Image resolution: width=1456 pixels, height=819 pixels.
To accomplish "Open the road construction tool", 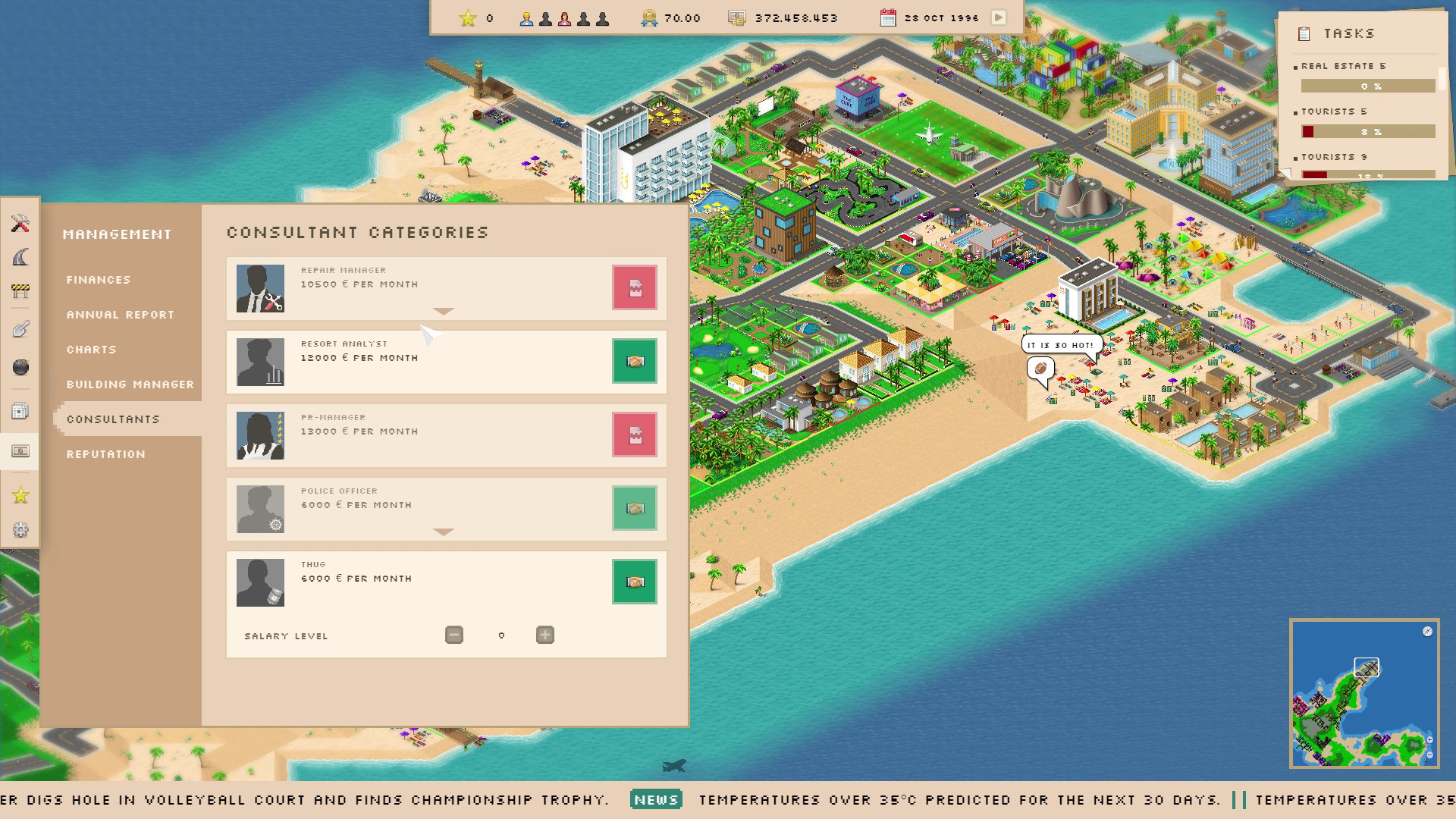I will tap(20, 258).
